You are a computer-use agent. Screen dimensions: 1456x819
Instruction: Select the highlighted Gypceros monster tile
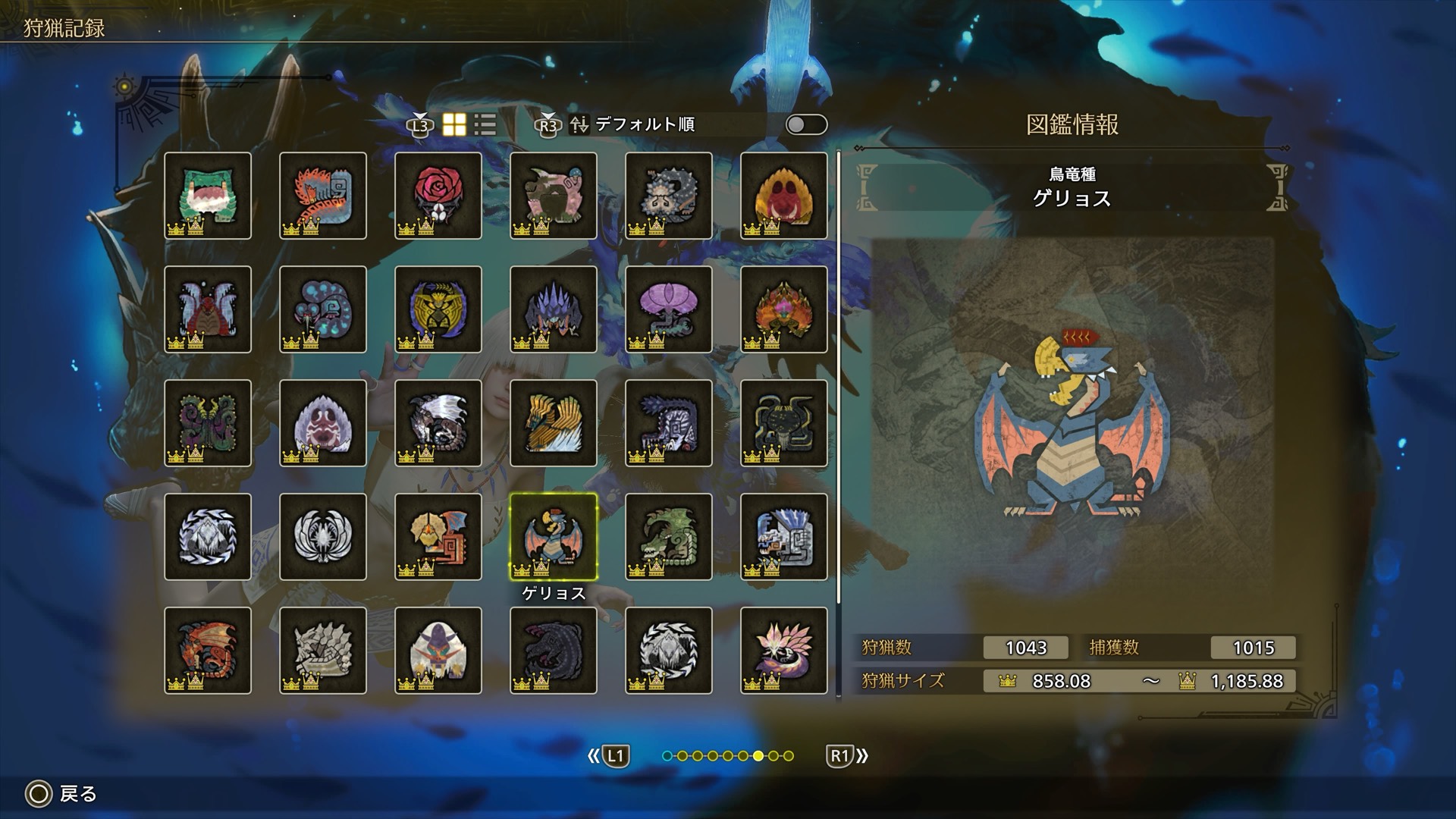(554, 537)
